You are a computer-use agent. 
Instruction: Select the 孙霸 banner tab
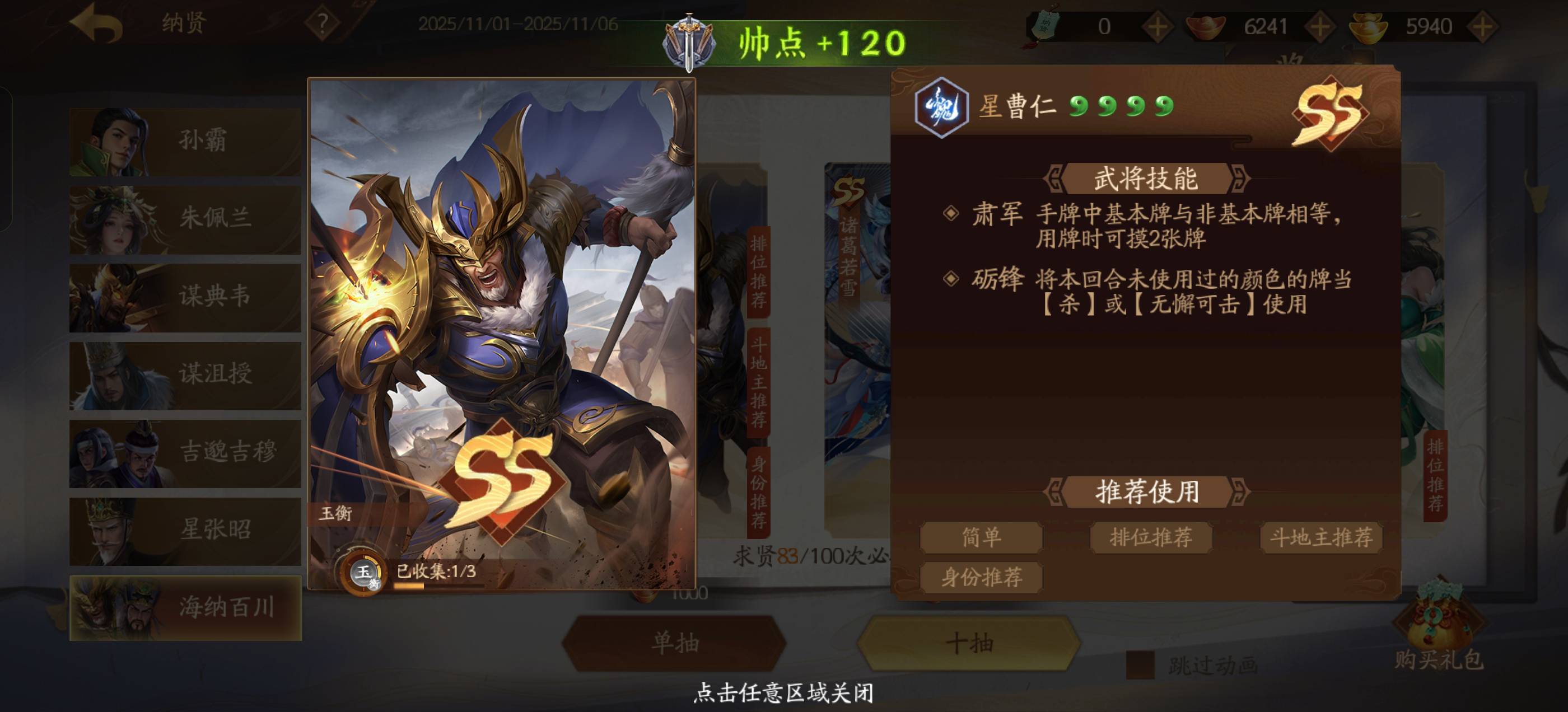click(x=186, y=142)
